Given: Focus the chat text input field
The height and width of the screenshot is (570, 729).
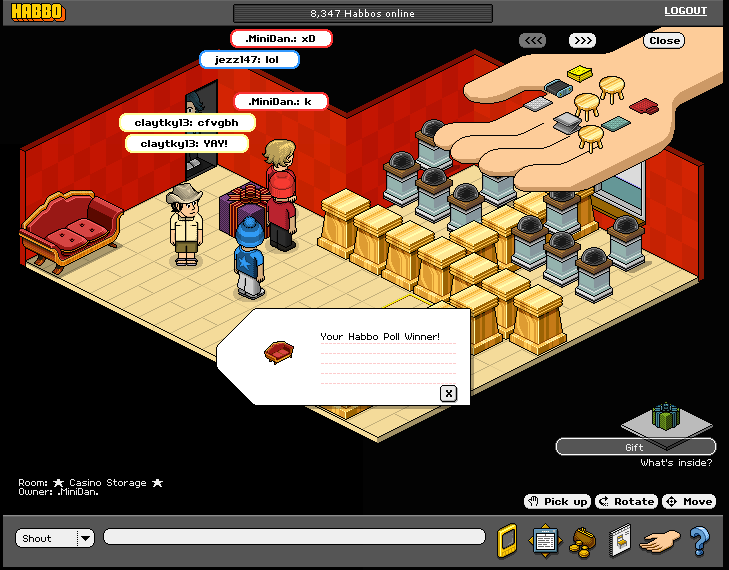Looking at the screenshot, I should [295, 538].
